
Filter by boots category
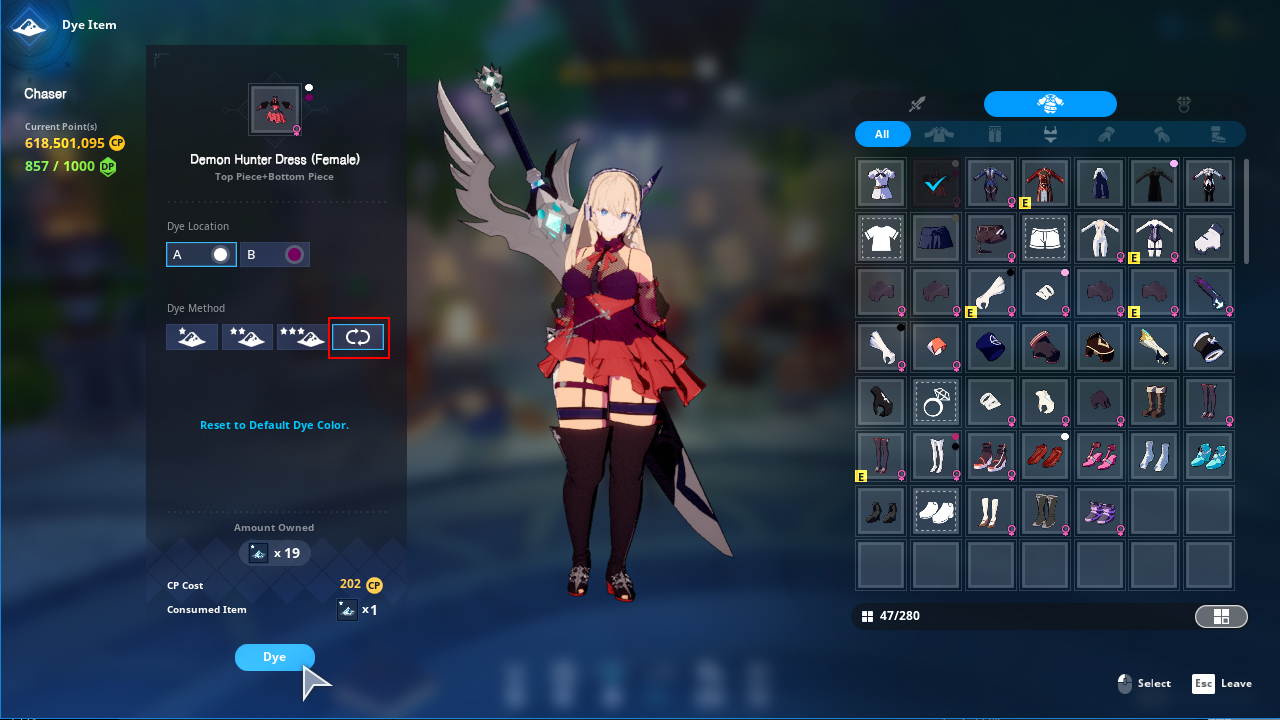(1217, 134)
